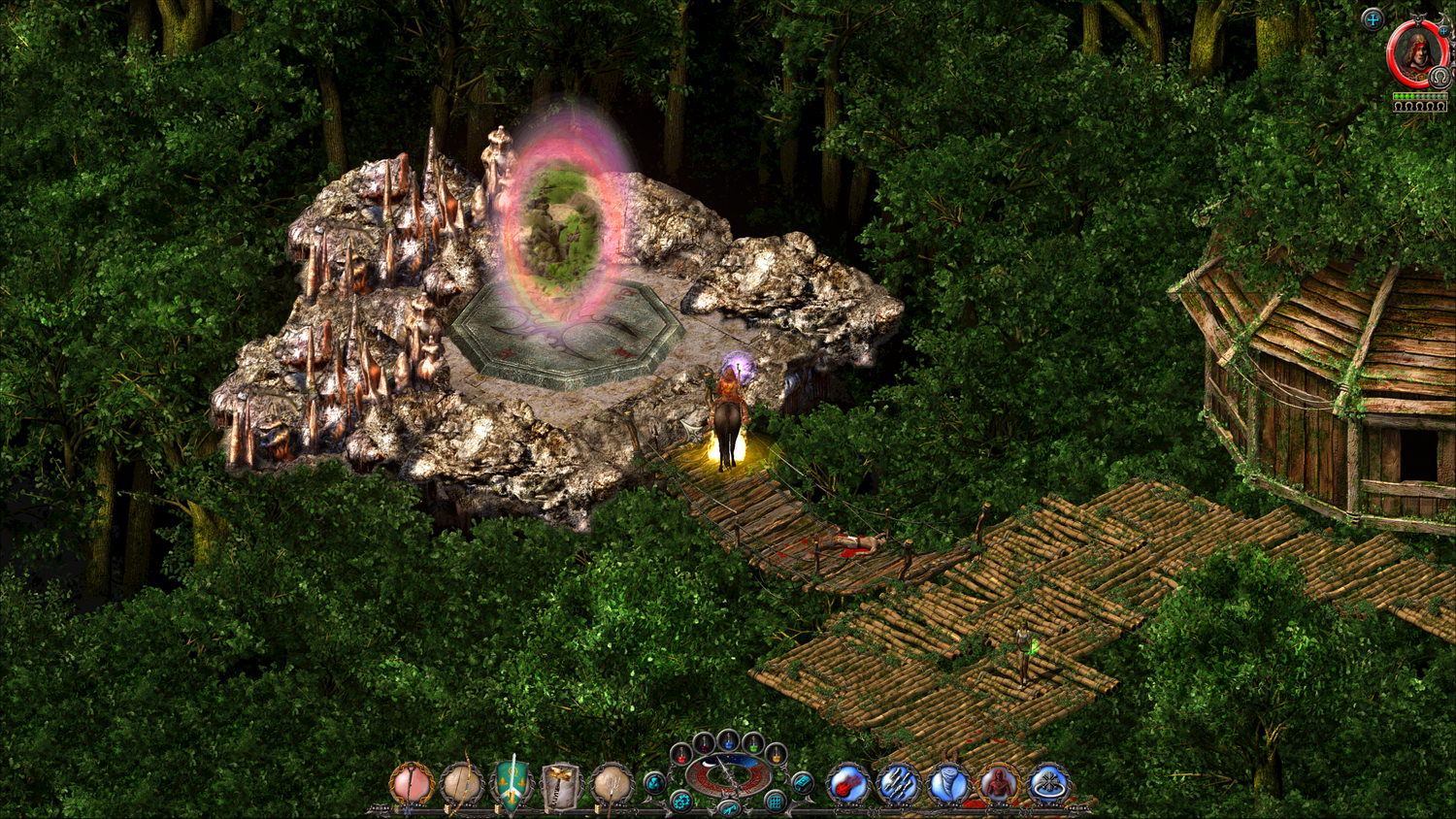This screenshot has height=819, width=1456.
Task: Use the dark magenta potion
Action: (704, 743)
